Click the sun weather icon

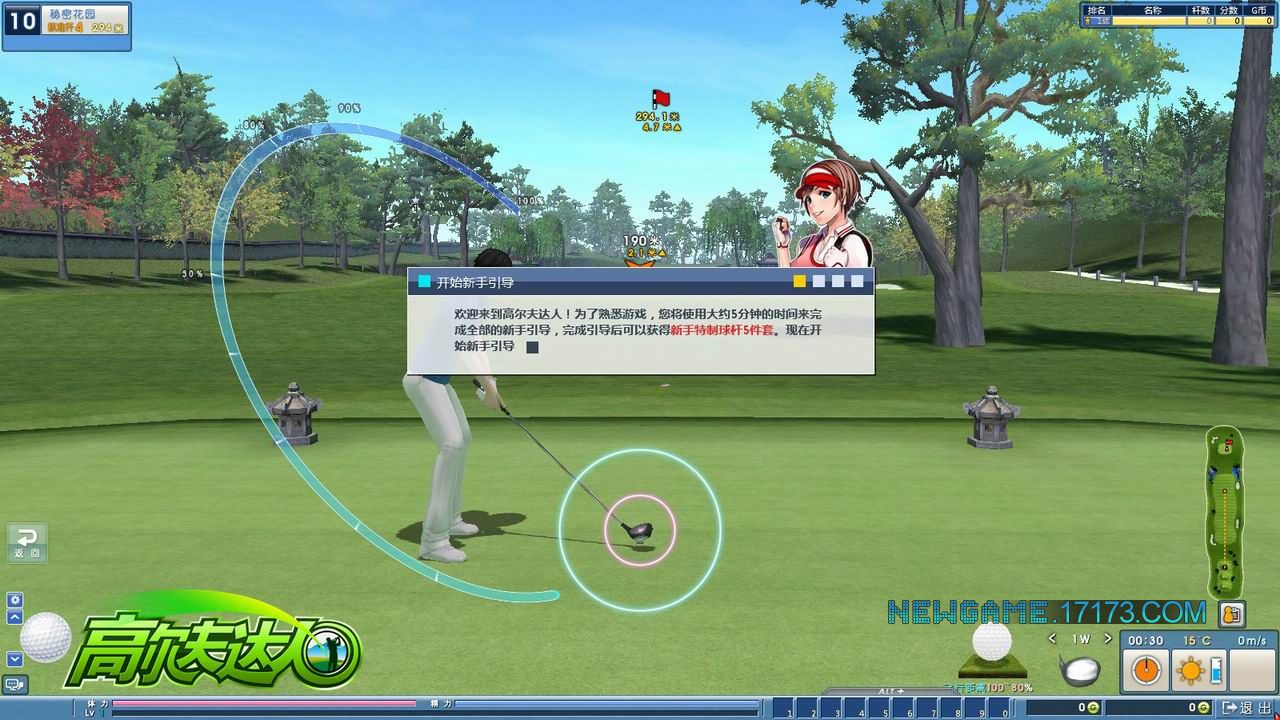pos(1190,671)
